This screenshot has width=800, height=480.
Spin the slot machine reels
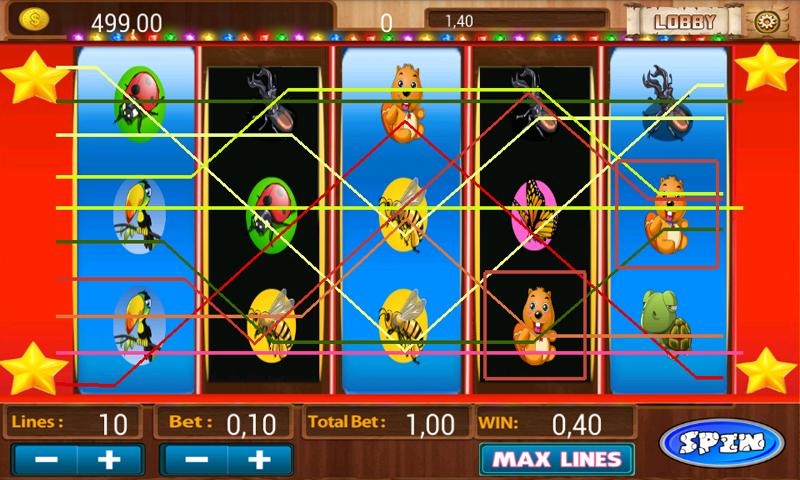(x=722, y=441)
